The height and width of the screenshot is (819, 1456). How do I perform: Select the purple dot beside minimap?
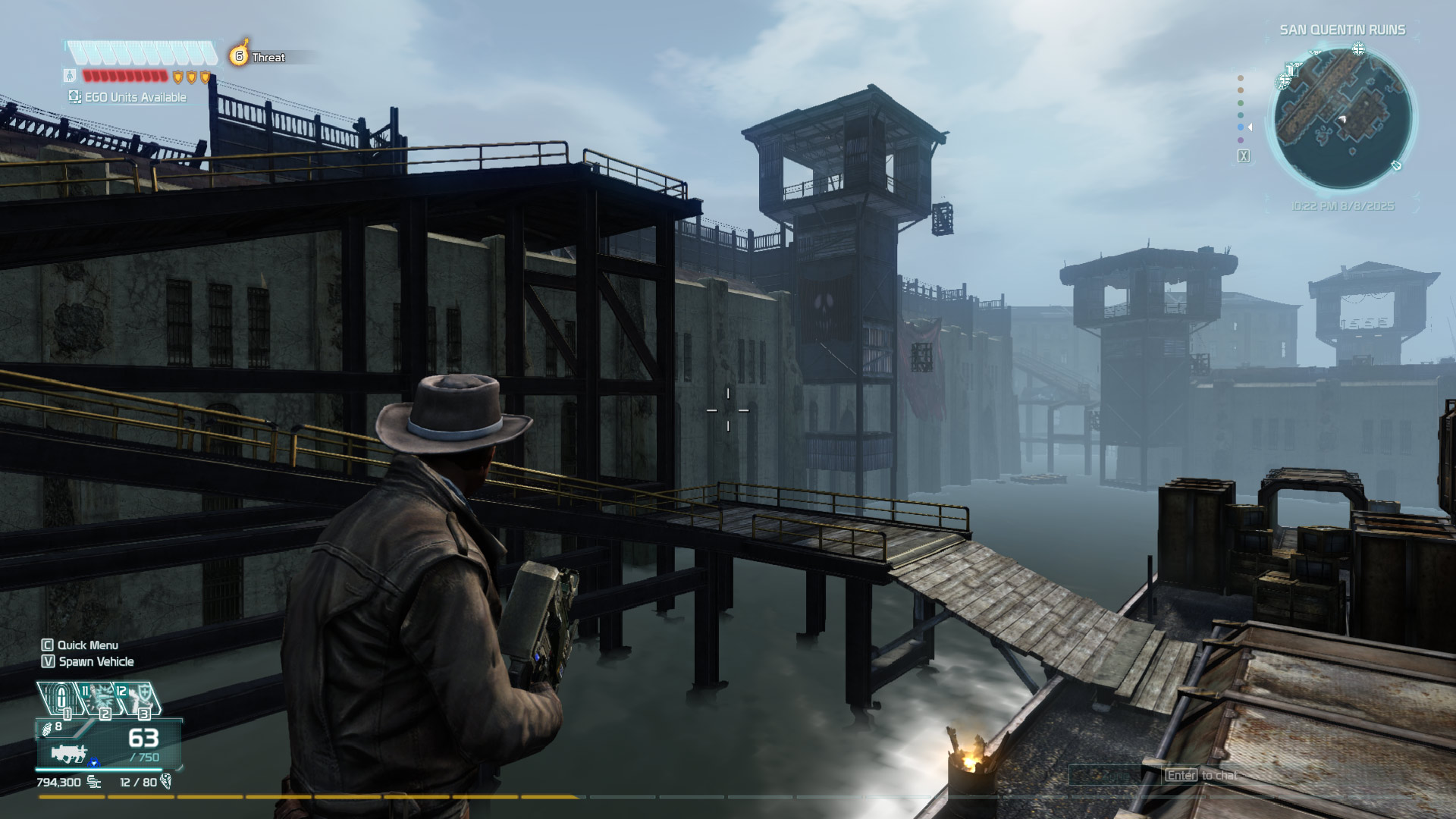pos(1241,140)
